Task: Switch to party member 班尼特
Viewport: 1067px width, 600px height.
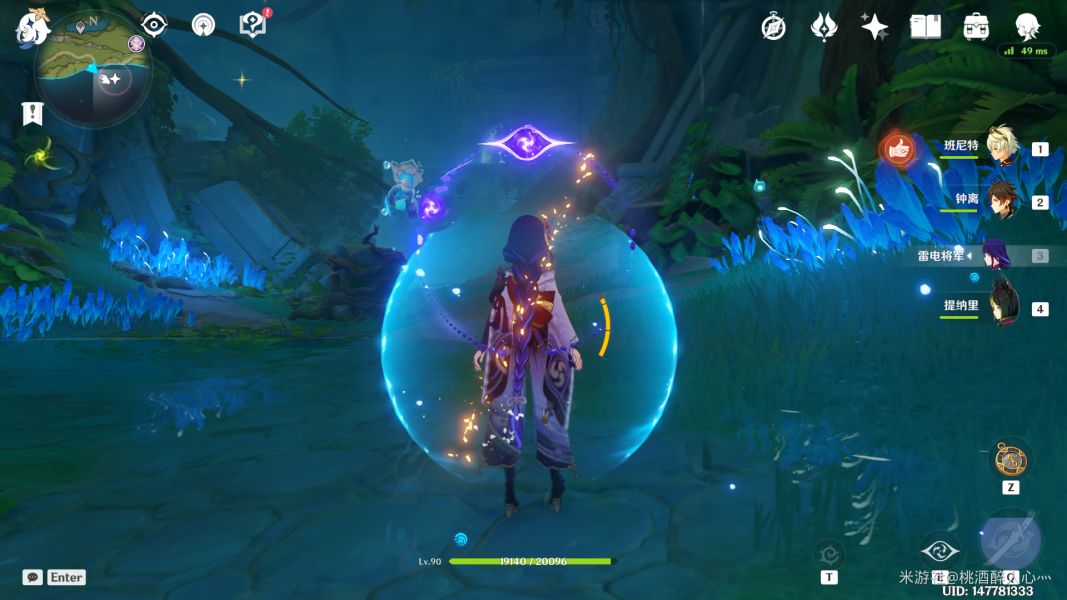Action: [x=1001, y=147]
